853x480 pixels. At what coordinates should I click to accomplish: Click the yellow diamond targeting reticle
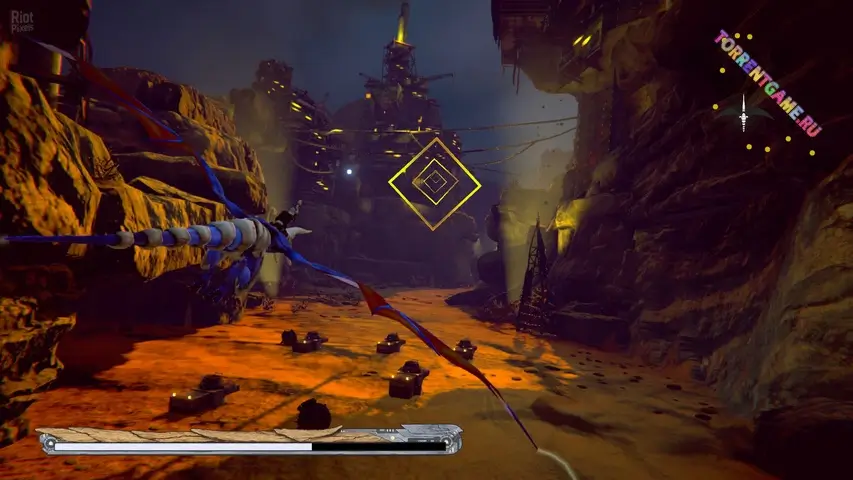(x=434, y=183)
